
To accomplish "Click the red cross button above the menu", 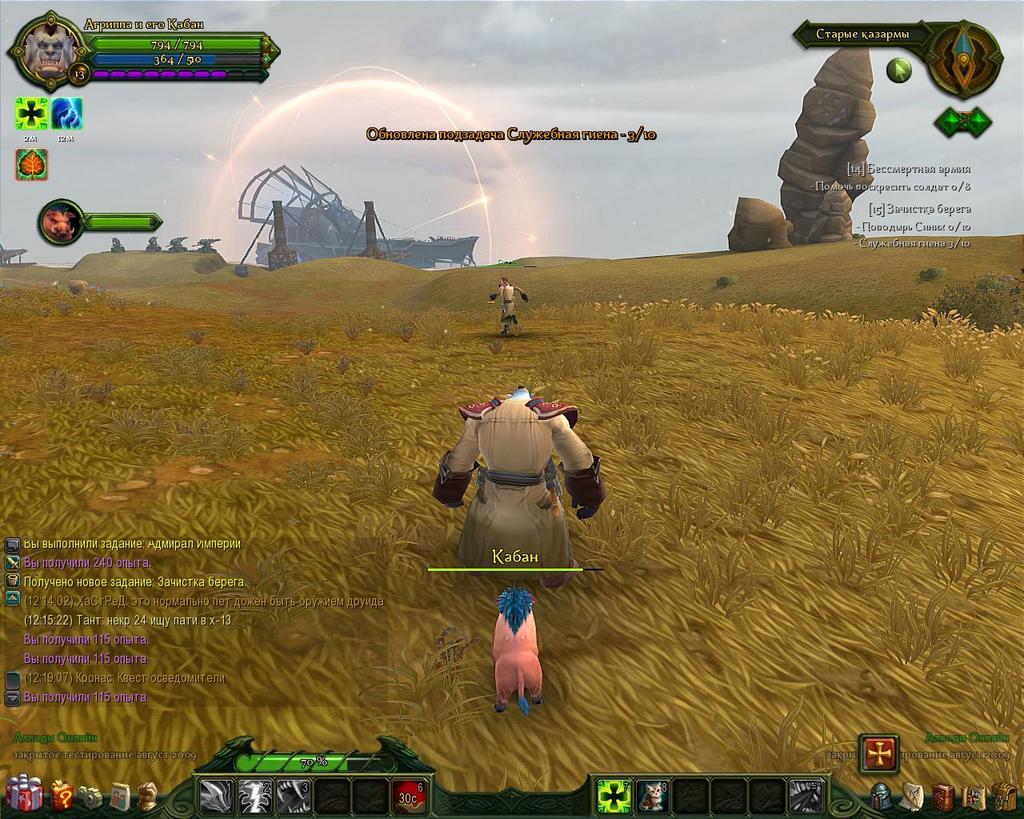I will (x=879, y=753).
